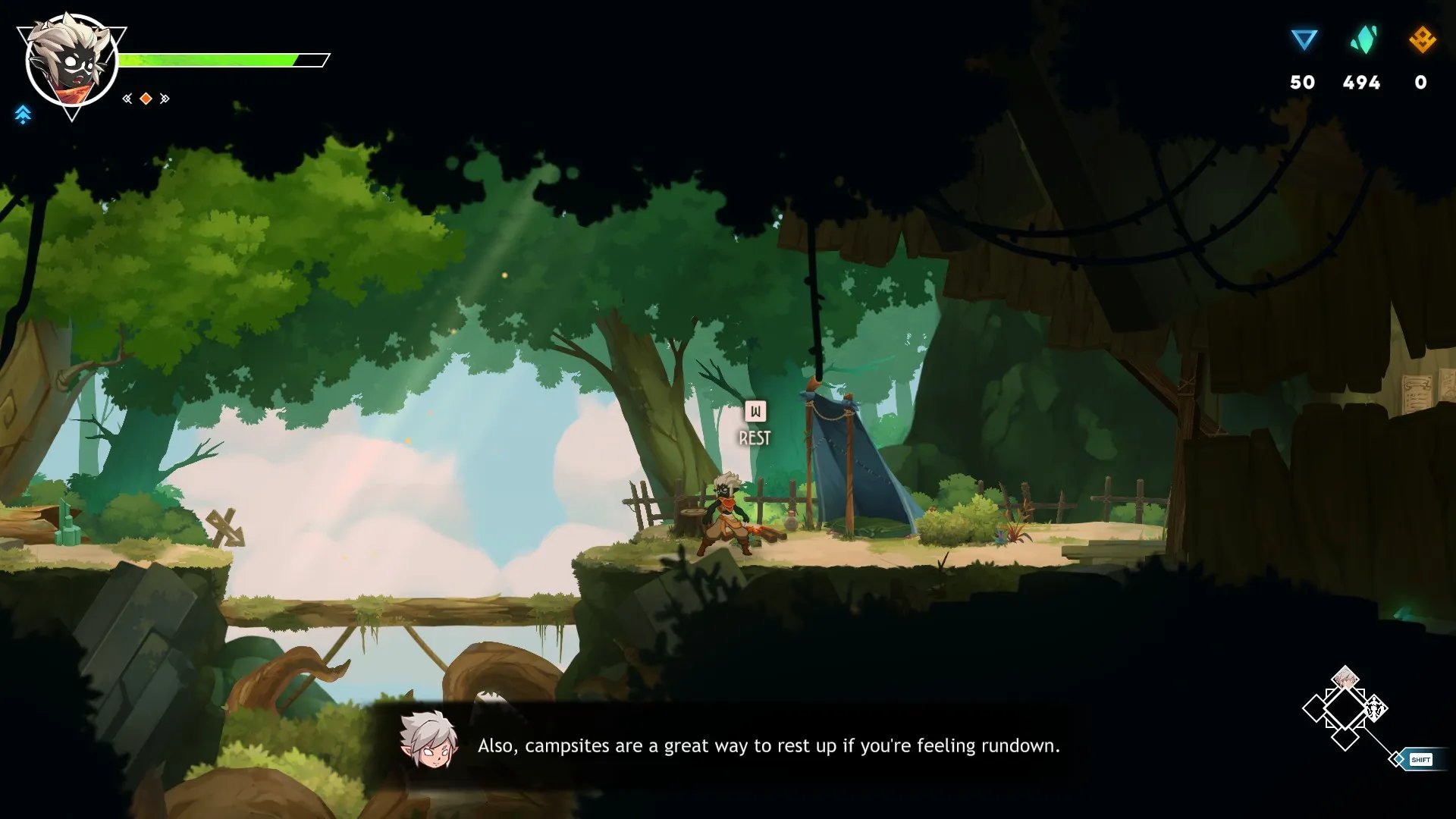Click the green crystal currency icon
This screenshot has width=1456, height=819.
pyautogui.click(x=1363, y=39)
